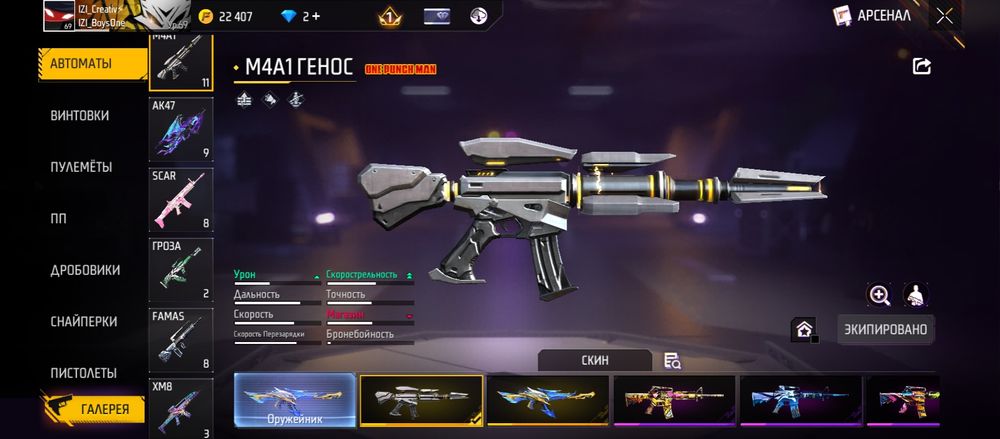Close the Arsenal screen with the X
Viewport: 1000px width, 439px height.
pyautogui.click(x=944, y=15)
